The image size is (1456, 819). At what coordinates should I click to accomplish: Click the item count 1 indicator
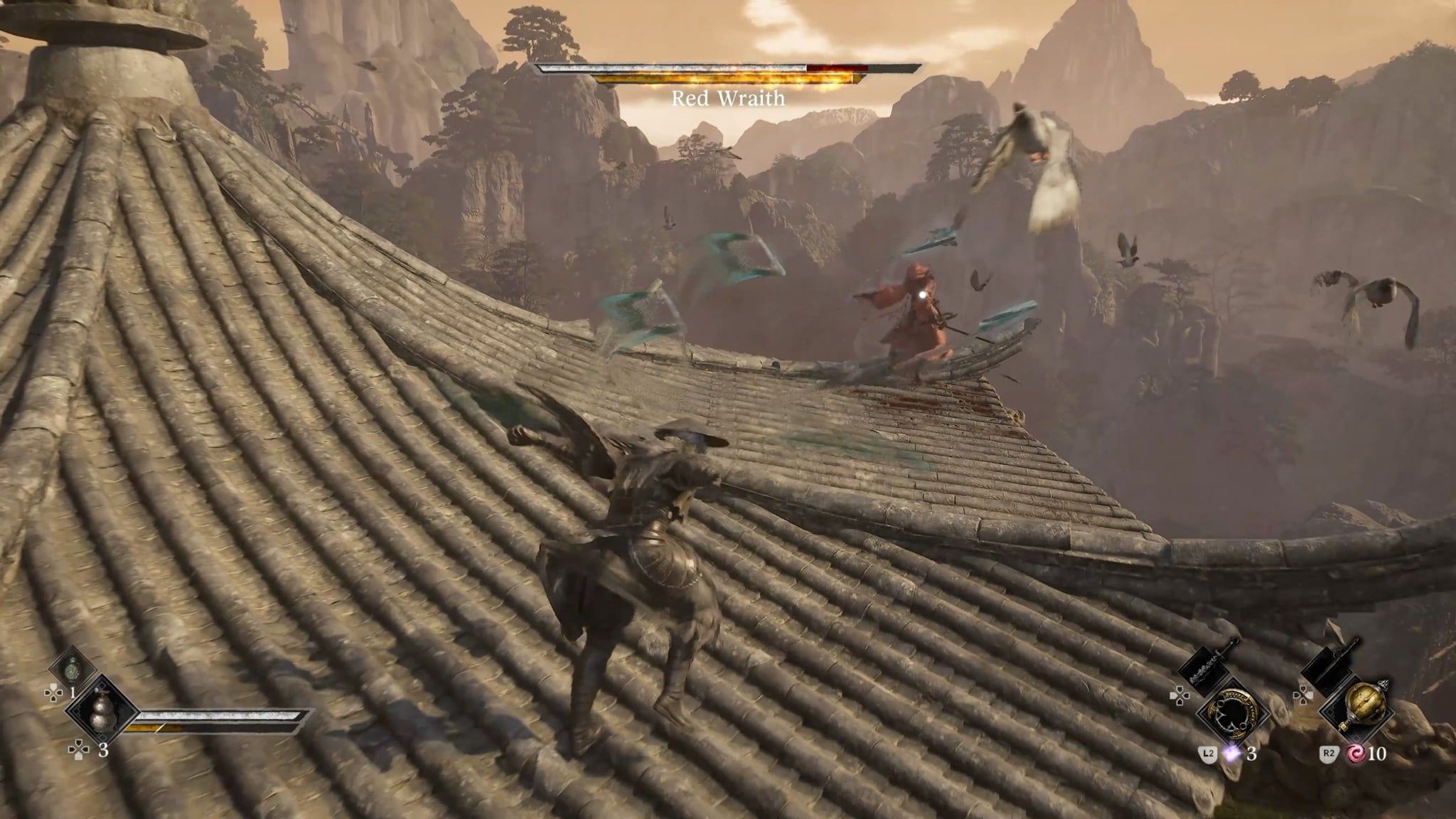73,692
